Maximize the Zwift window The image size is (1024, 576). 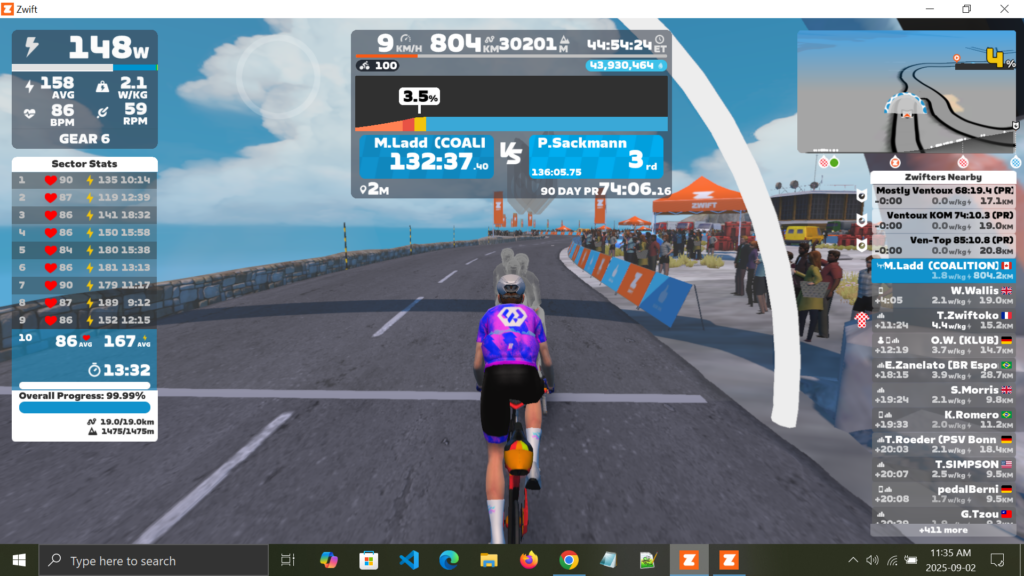tap(966, 9)
